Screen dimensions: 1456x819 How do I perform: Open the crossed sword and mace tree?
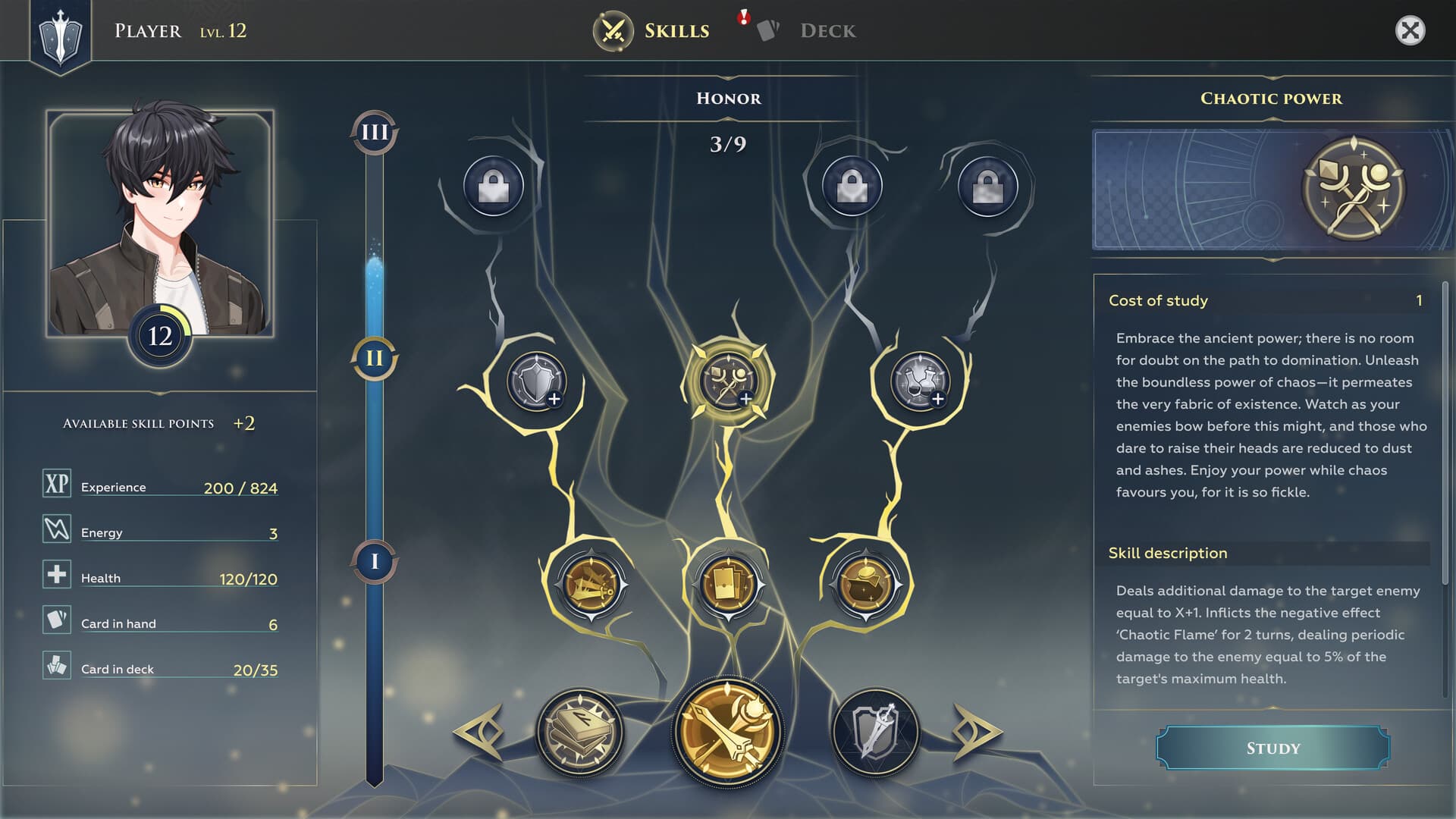click(x=727, y=732)
